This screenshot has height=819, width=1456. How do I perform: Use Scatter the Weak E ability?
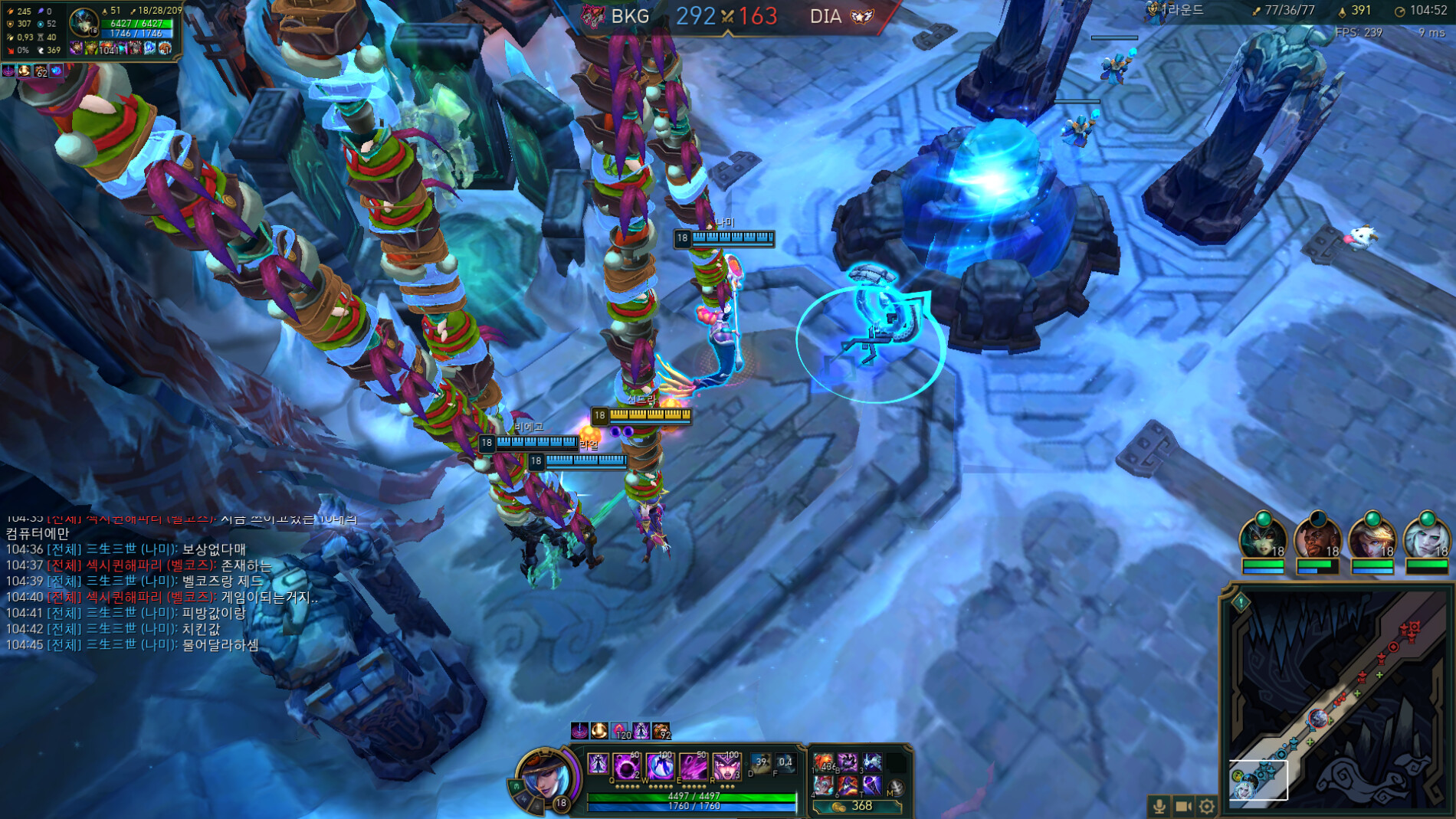pyautogui.click(x=693, y=765)
